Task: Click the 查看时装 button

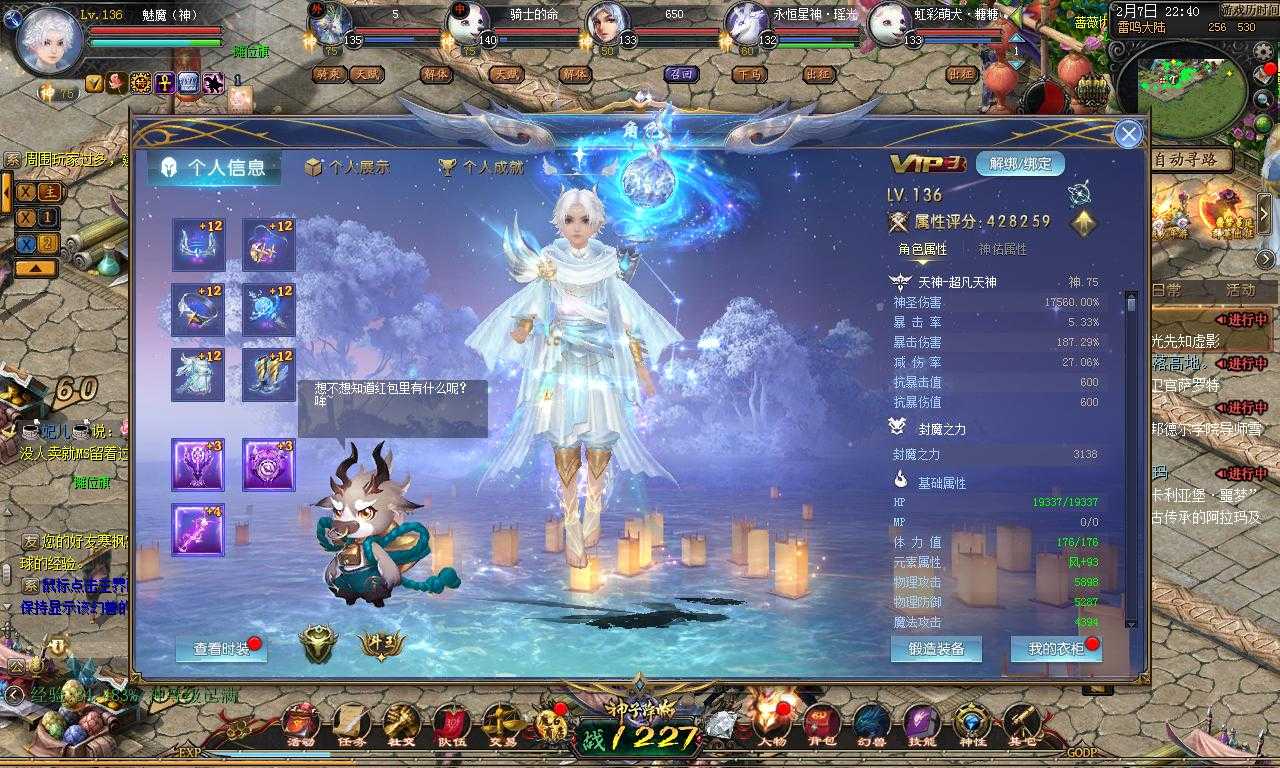Action: tap(223, 648)
